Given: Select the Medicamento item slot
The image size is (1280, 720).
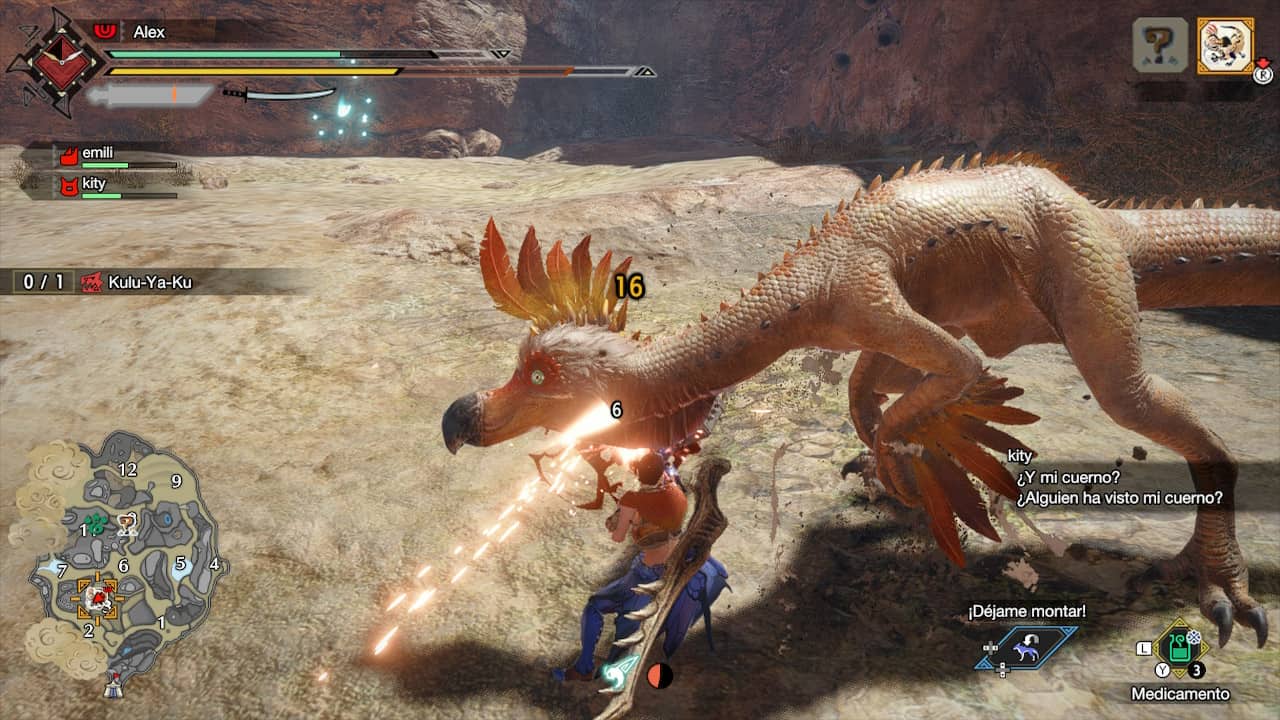Looking at the screenshot, I should [x=1181, y=650].
